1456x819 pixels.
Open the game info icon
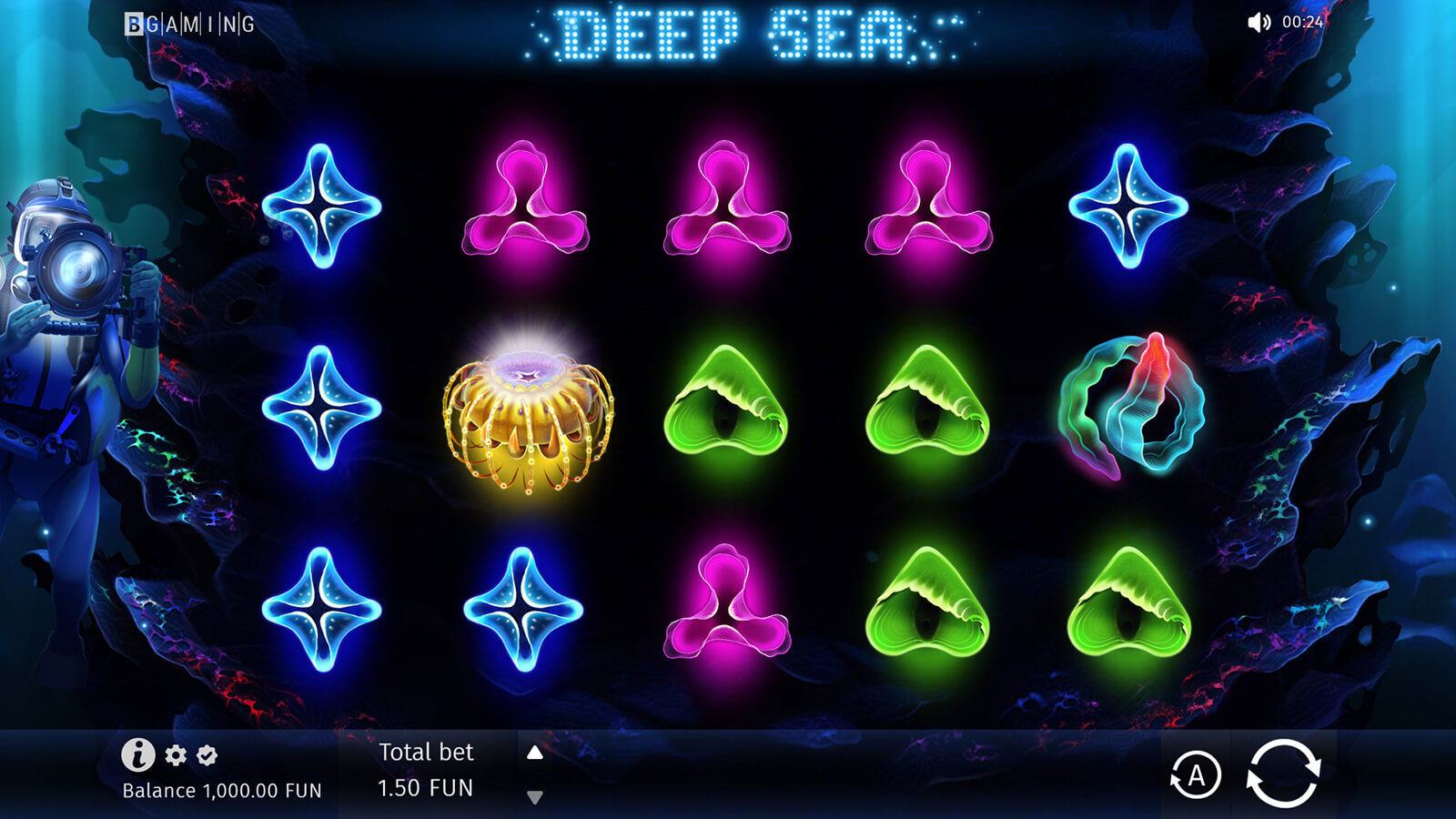pos(137,754)
